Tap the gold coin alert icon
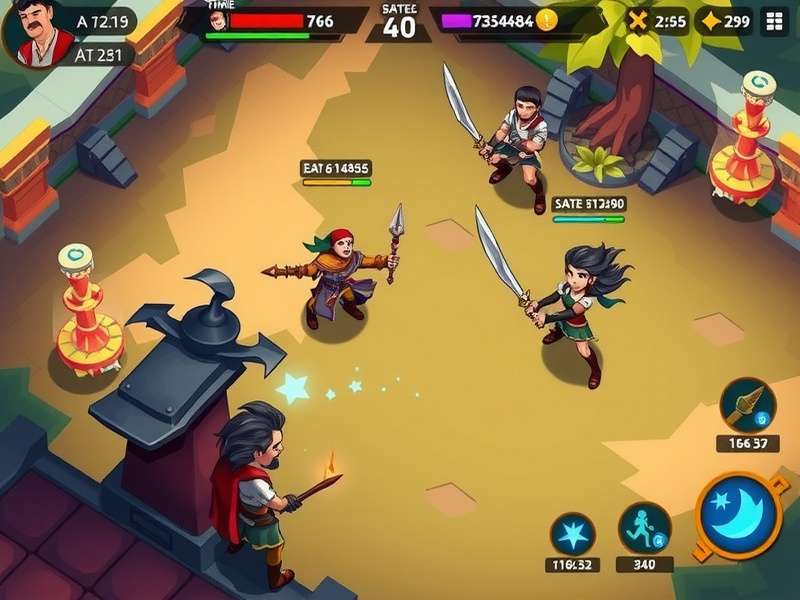The image size is (800, 600). click(546, 20)
